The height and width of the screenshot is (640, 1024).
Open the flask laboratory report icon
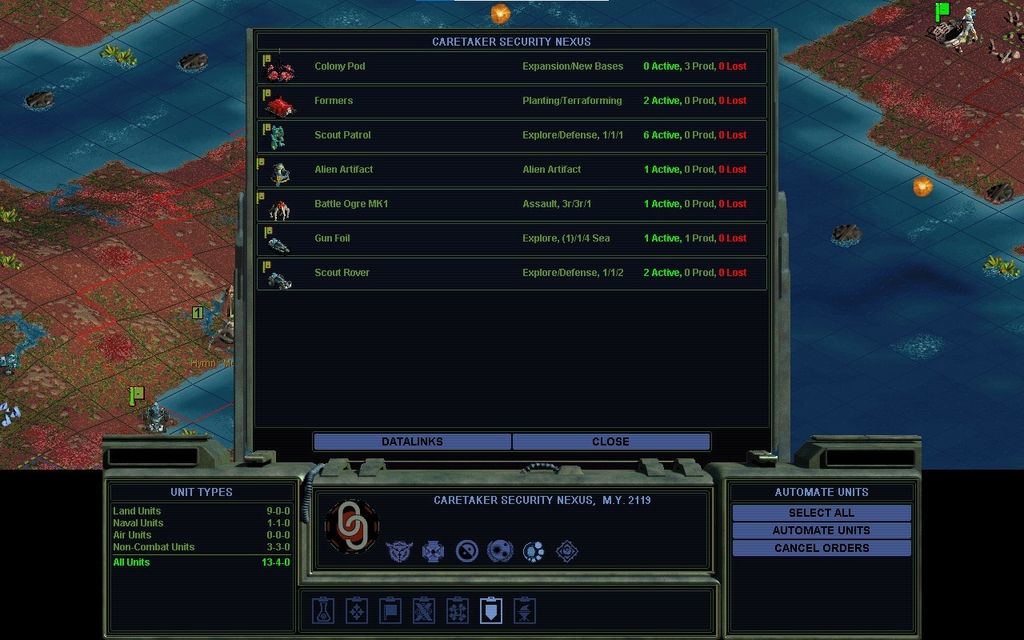click(323, 610)
